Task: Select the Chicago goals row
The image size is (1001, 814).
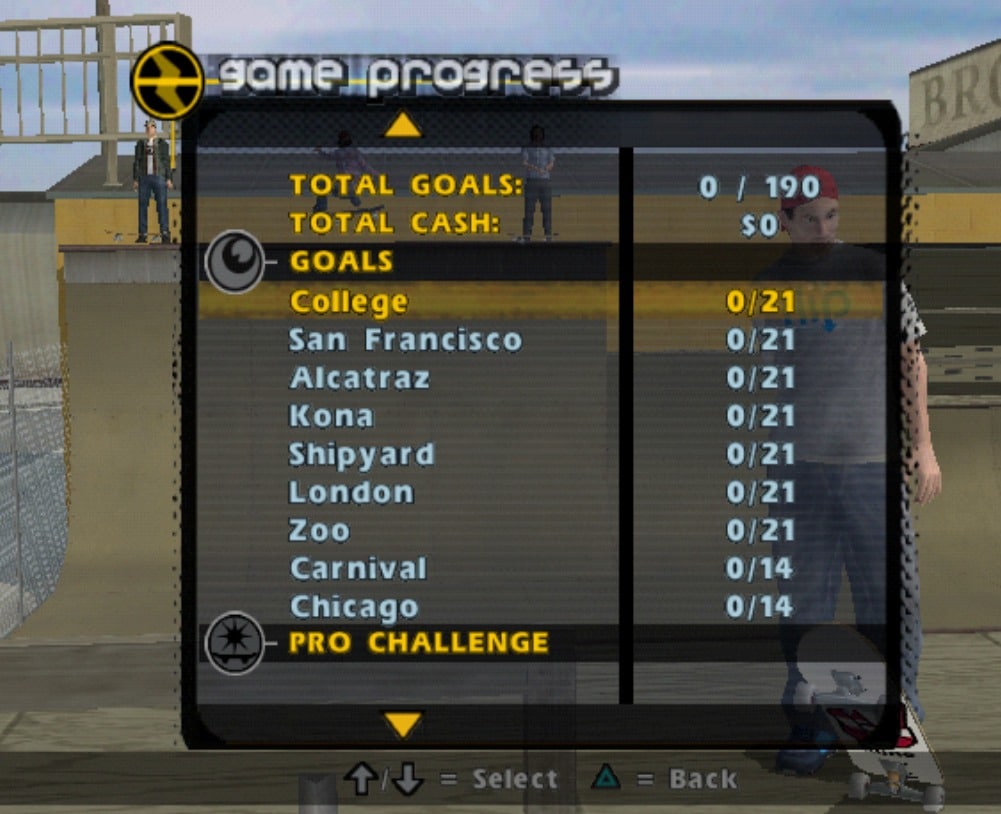Action: (x=354, y=606)
